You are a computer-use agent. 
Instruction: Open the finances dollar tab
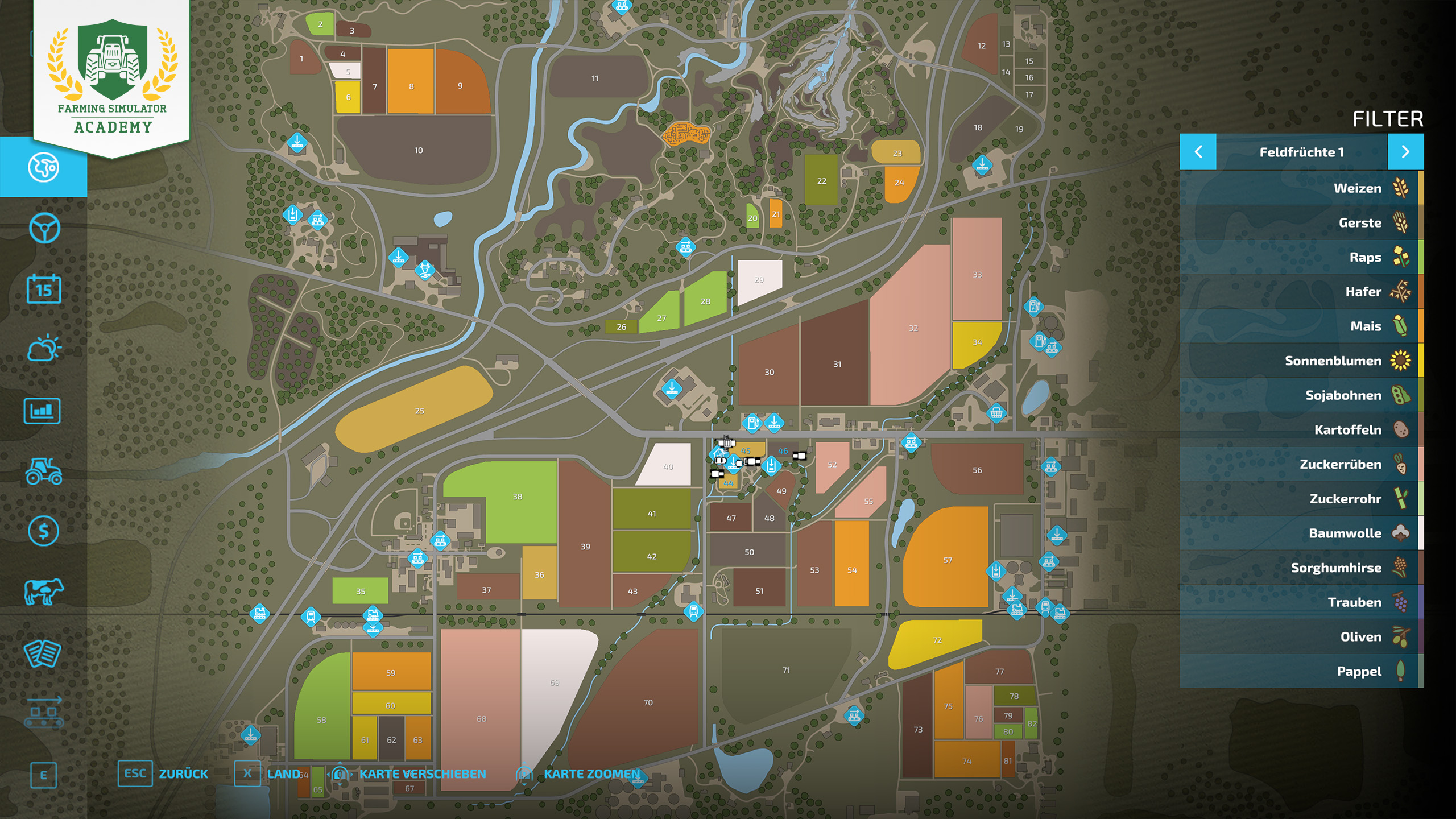(44, 531)
